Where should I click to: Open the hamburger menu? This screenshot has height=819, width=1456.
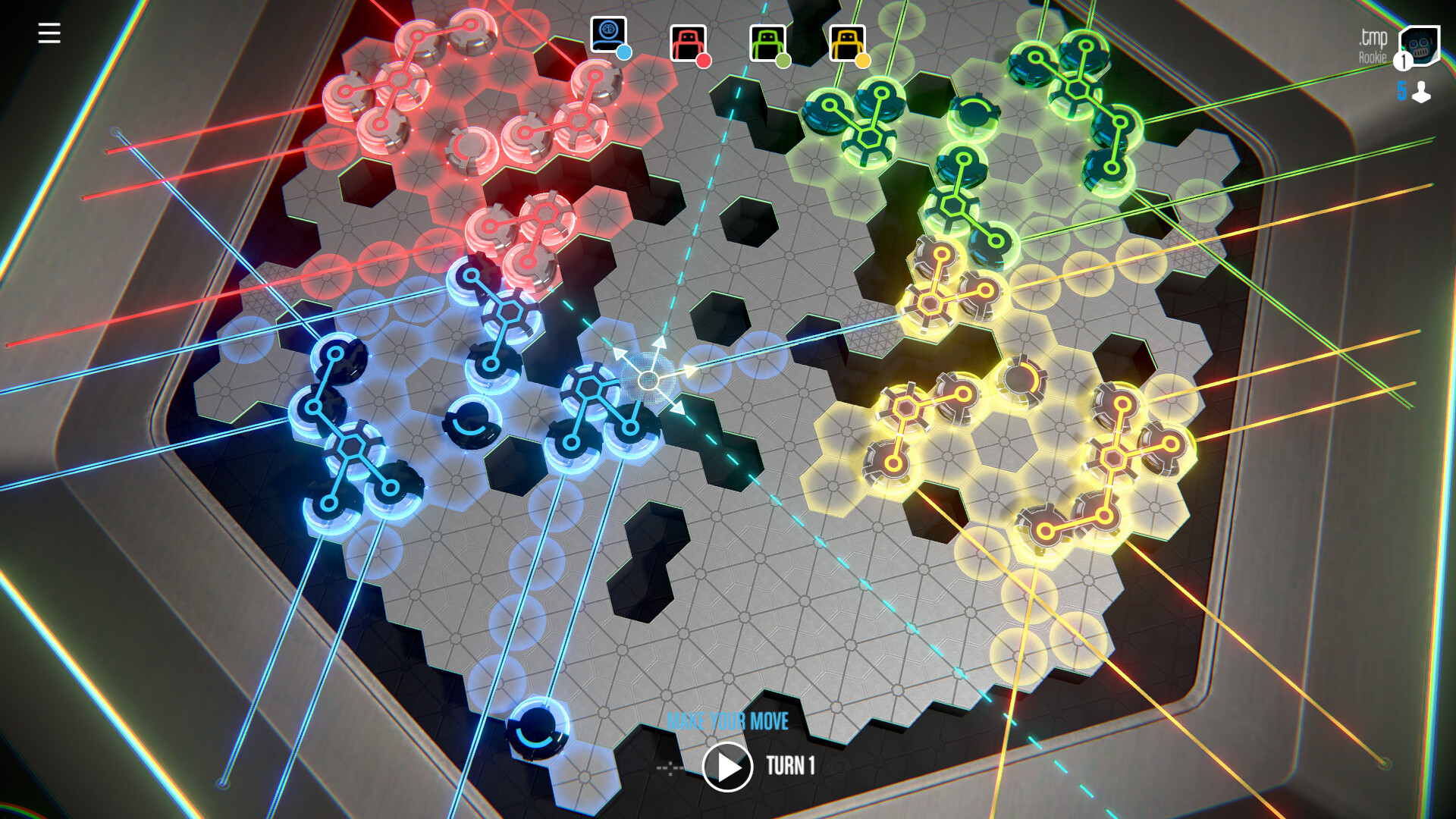pyautogui.click(x=49, y=32)
